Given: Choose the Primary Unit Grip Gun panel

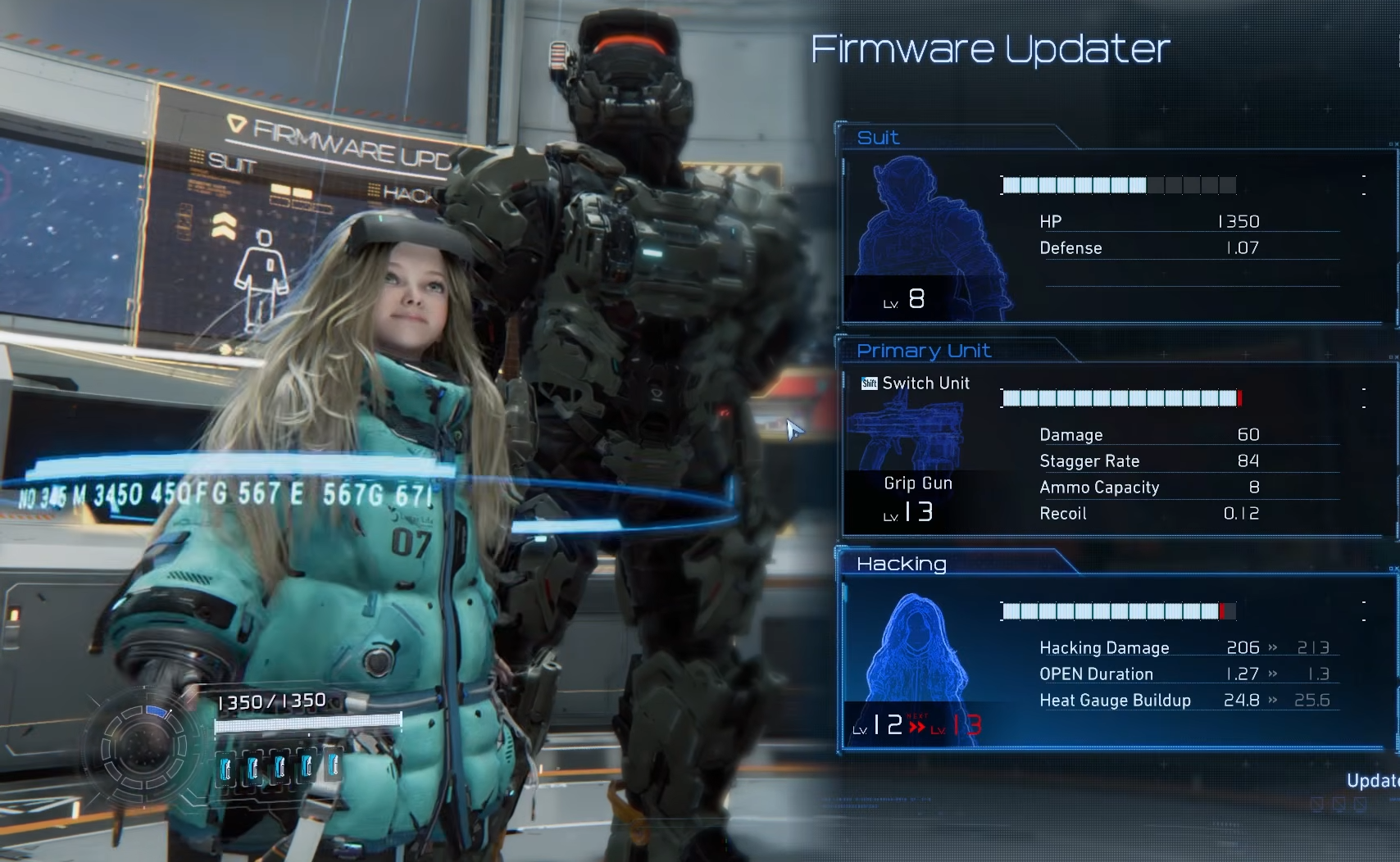Looking at the screenshot, I should click(1115, 449).
